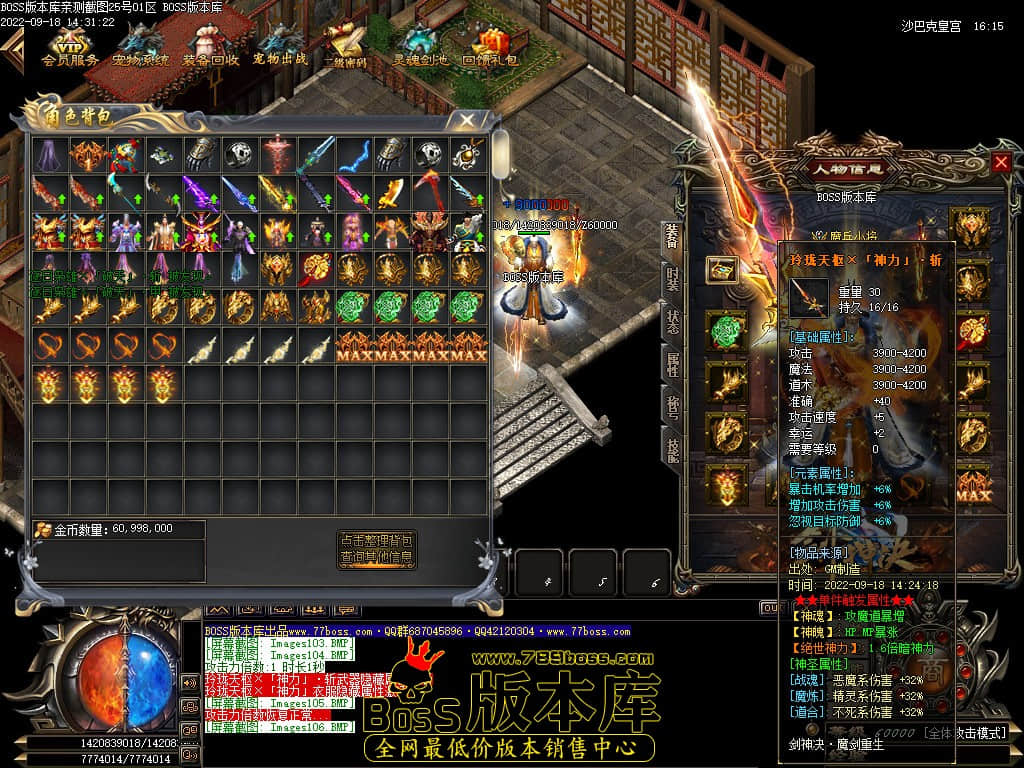Switch to the 状态 status tab
Viewport: 1024px width, 768px height.
tap(672, 323)
